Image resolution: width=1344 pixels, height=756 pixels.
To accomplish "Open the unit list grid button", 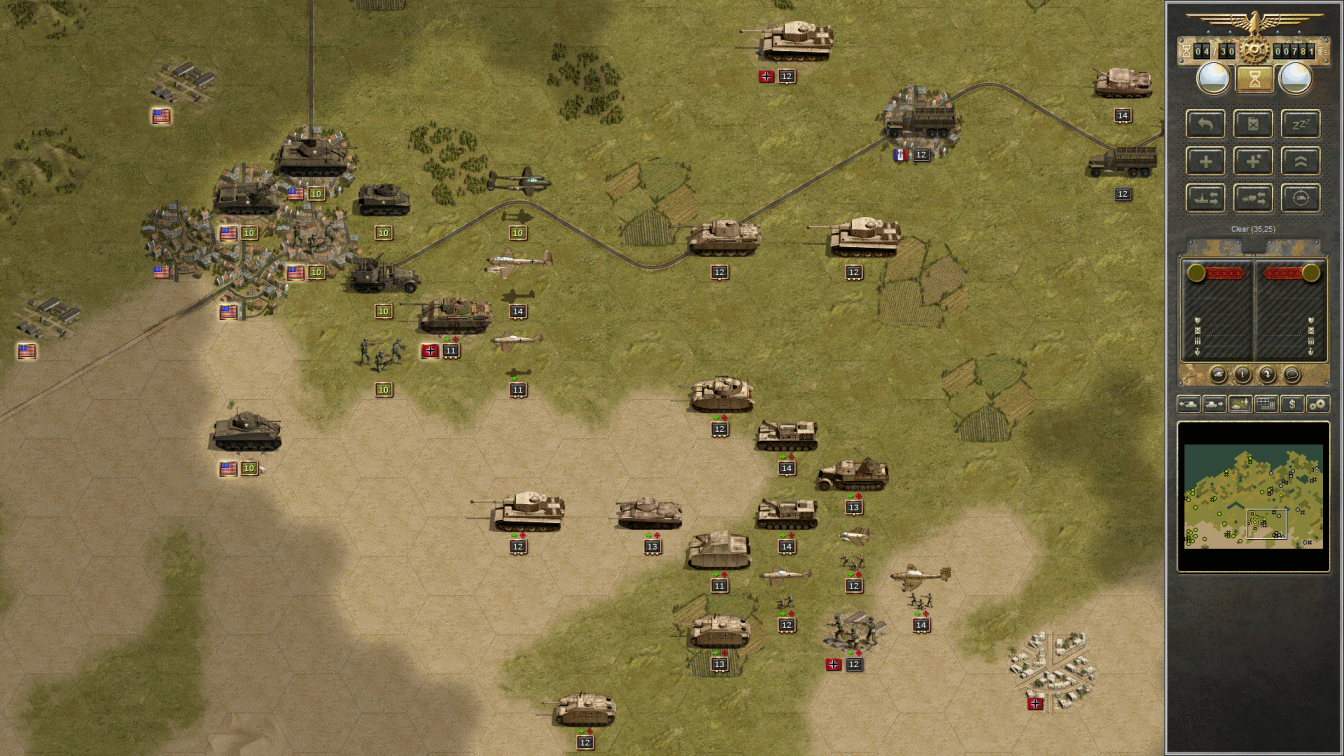I will coord(1266,404).
